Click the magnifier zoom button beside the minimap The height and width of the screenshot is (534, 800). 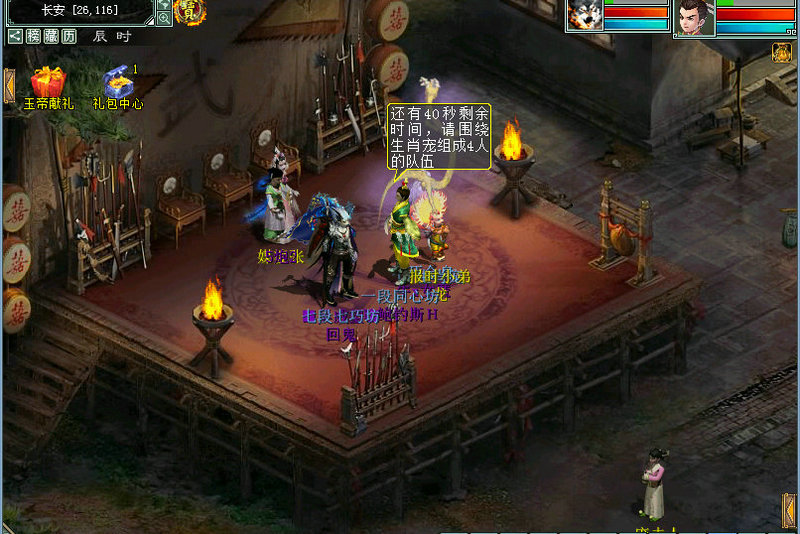[x=164, y=18]
